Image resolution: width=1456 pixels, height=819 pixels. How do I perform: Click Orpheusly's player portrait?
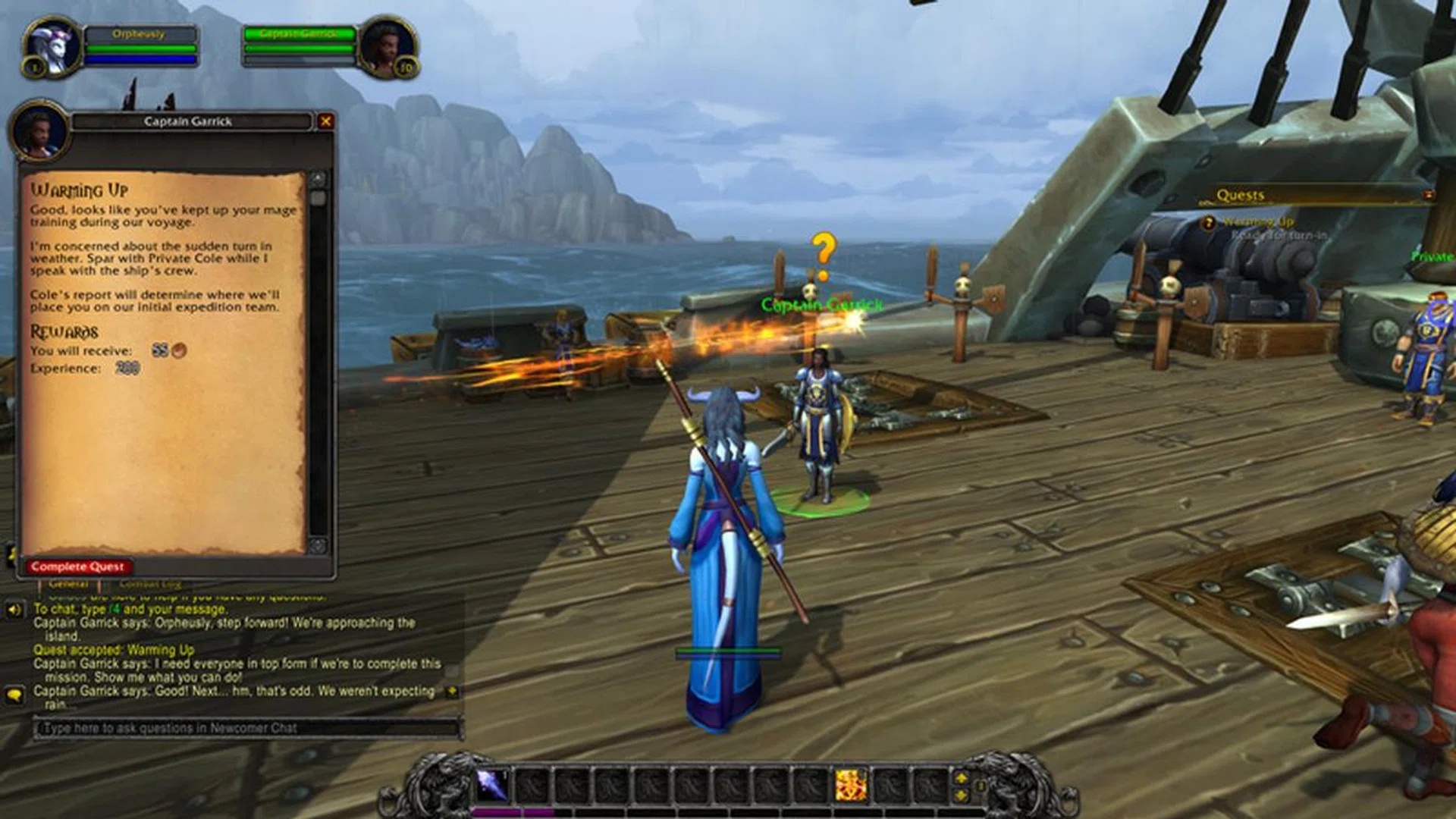[52, 47]
